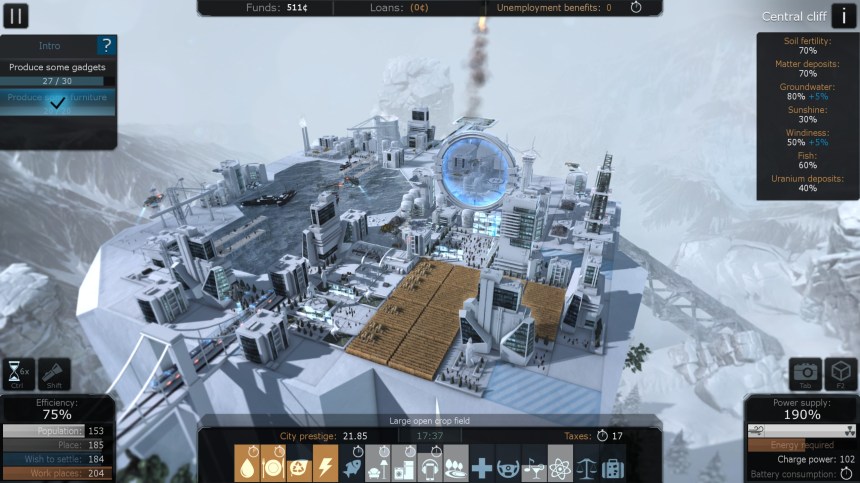Click the Intro help question mark
Screen dimensions: 860x483
tap(107, 45)
